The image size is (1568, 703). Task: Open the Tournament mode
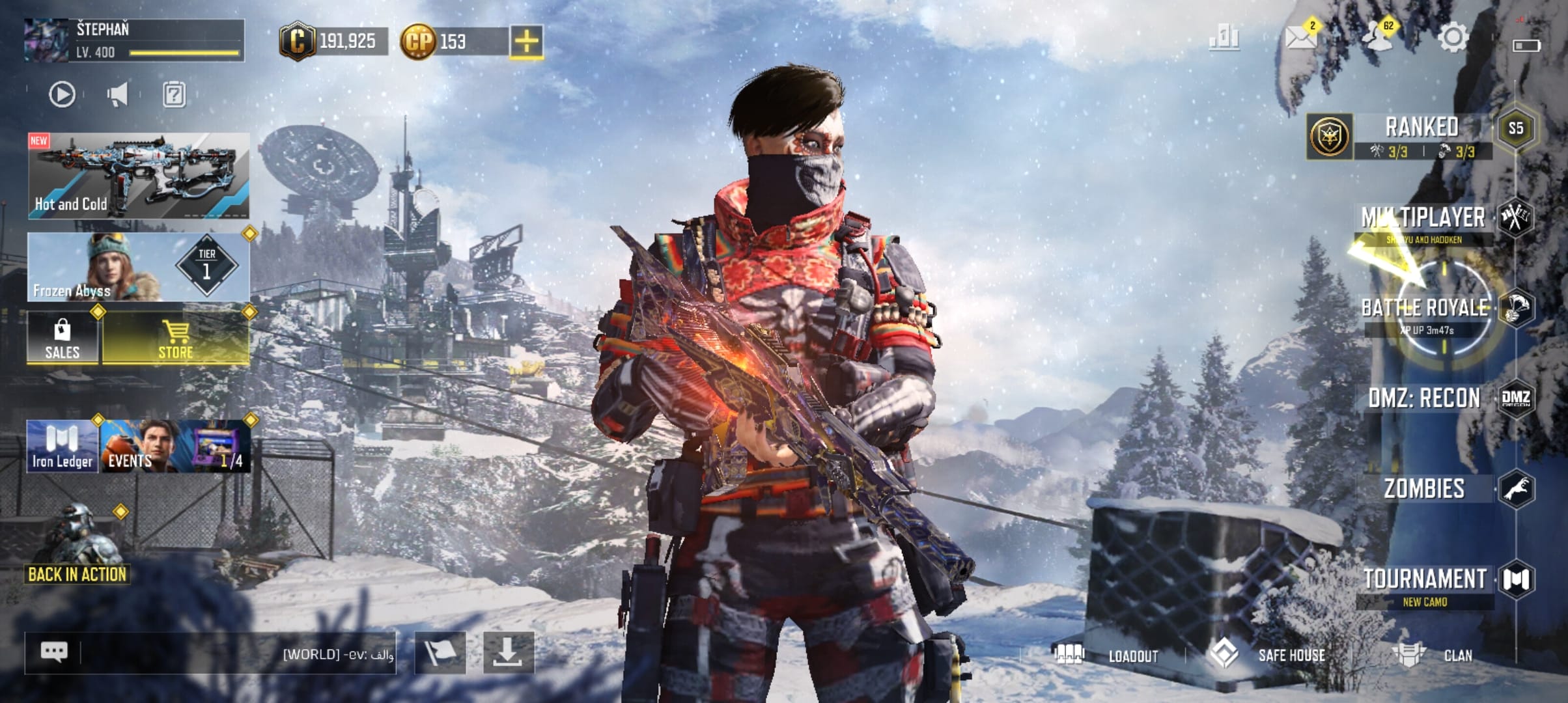[x=1425, y=580]
